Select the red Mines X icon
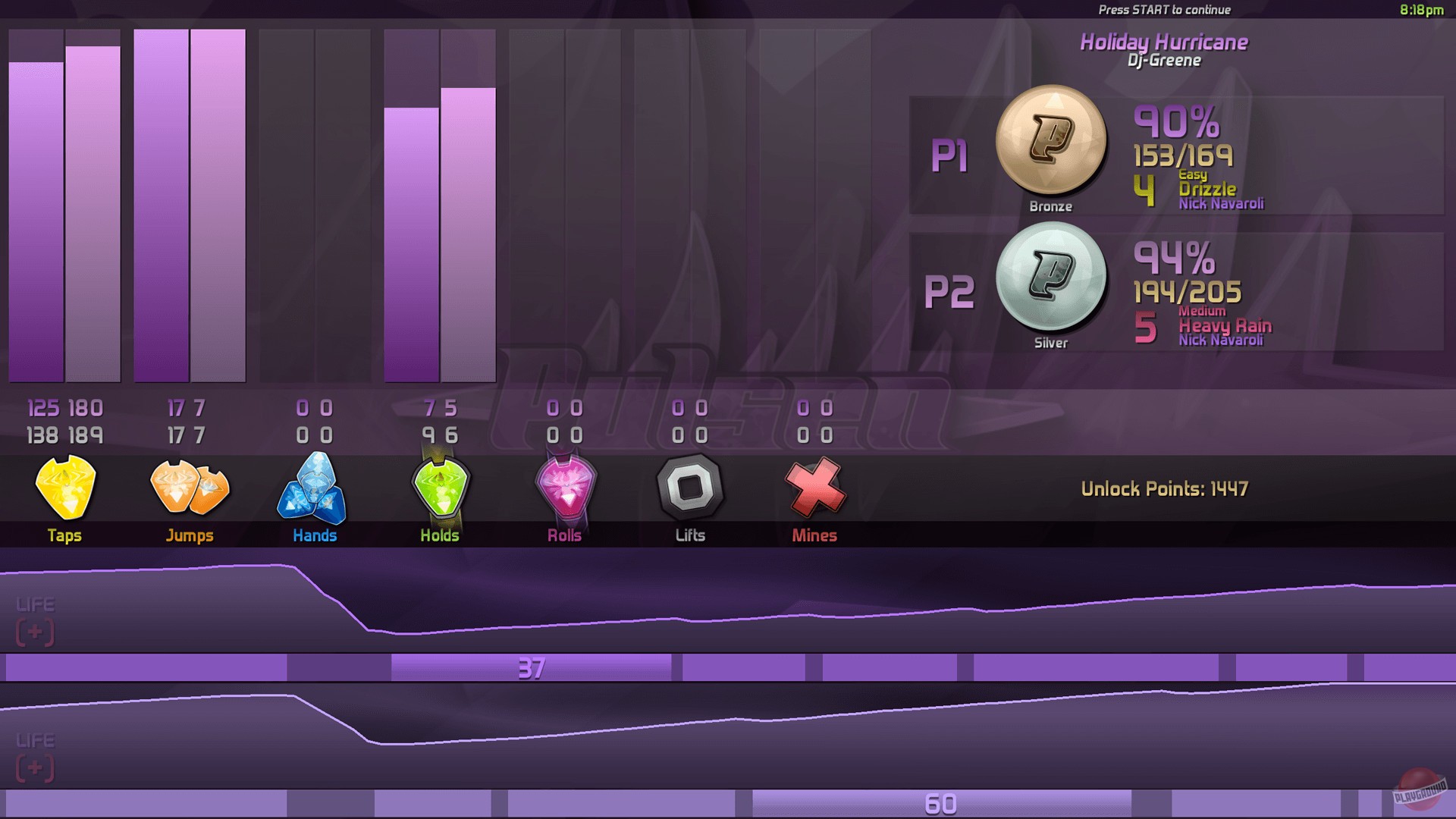Image resolution: width=1456 pixels, height=819 pixels. 813,489
